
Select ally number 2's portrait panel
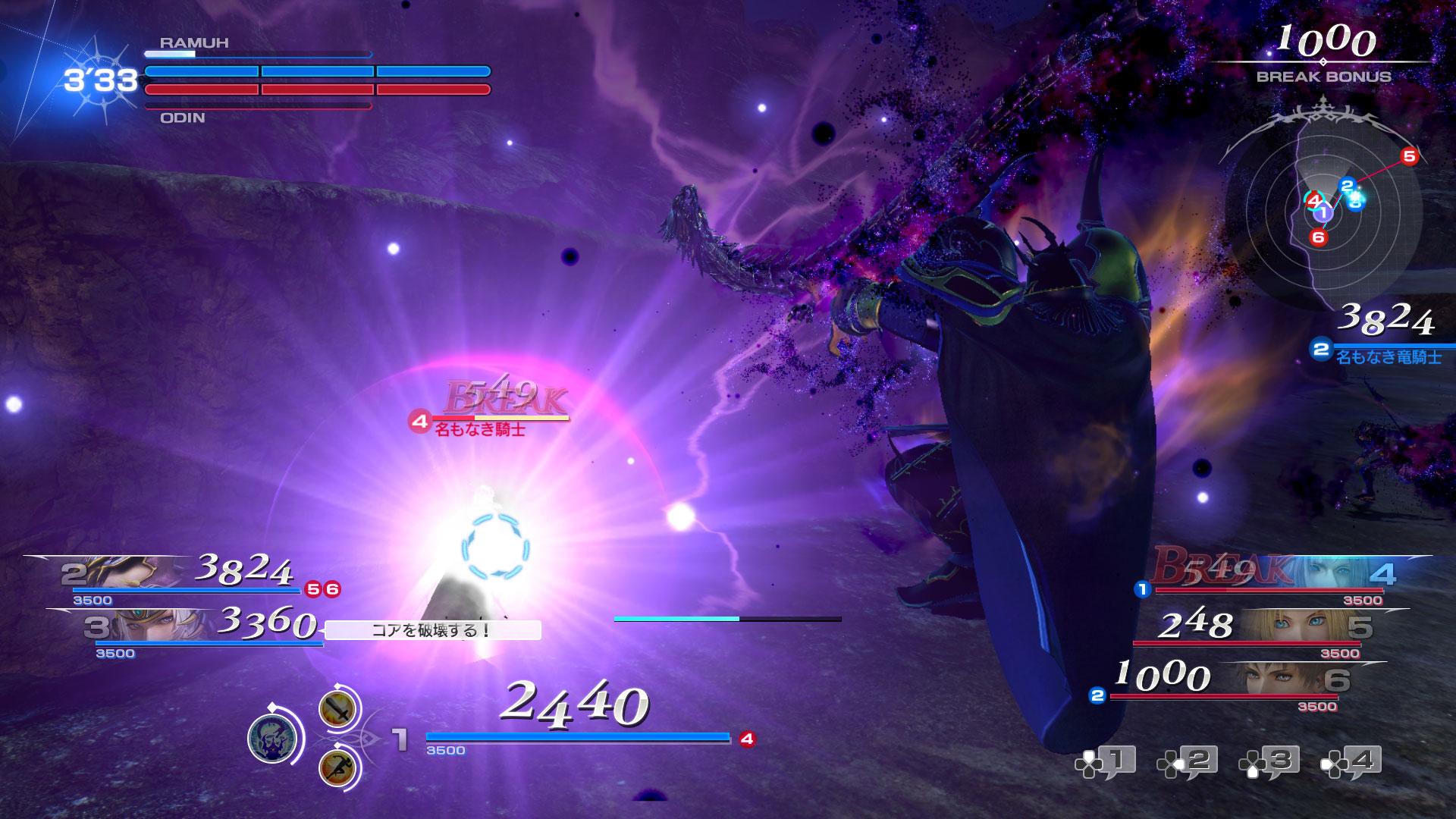(121, 573)
